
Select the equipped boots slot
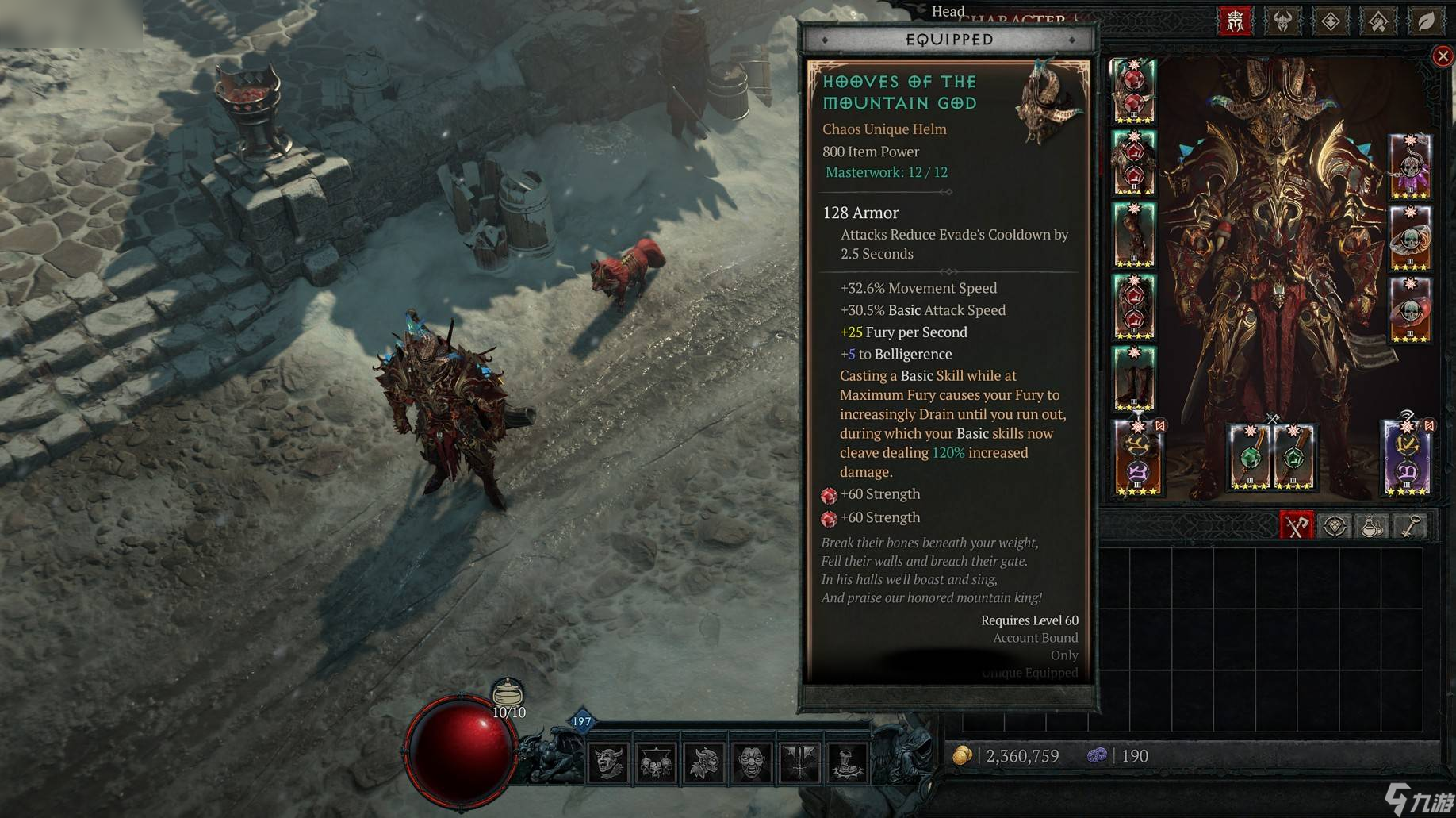coord(1133,378)
